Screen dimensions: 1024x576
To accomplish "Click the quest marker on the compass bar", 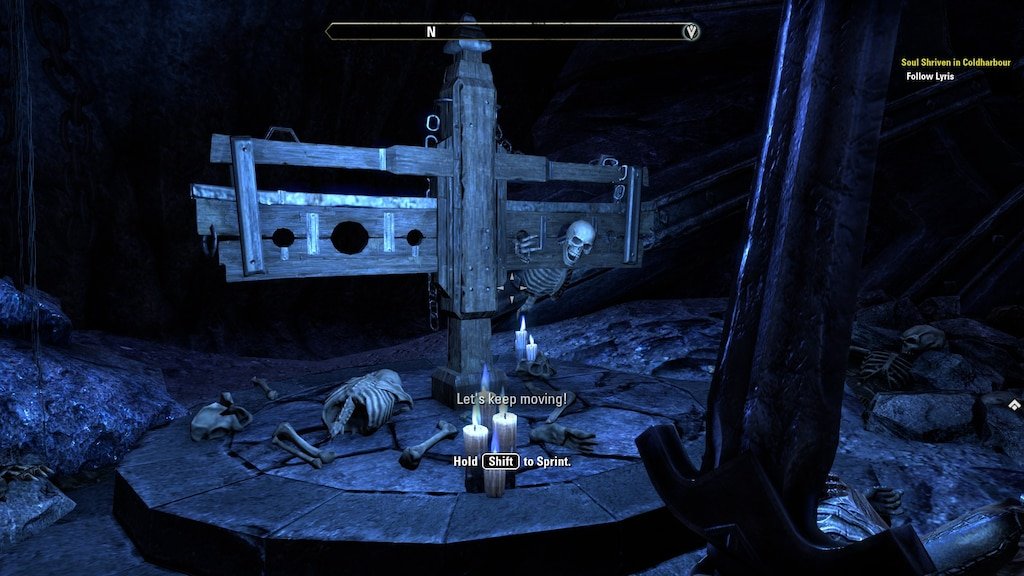I will [690, 32].
